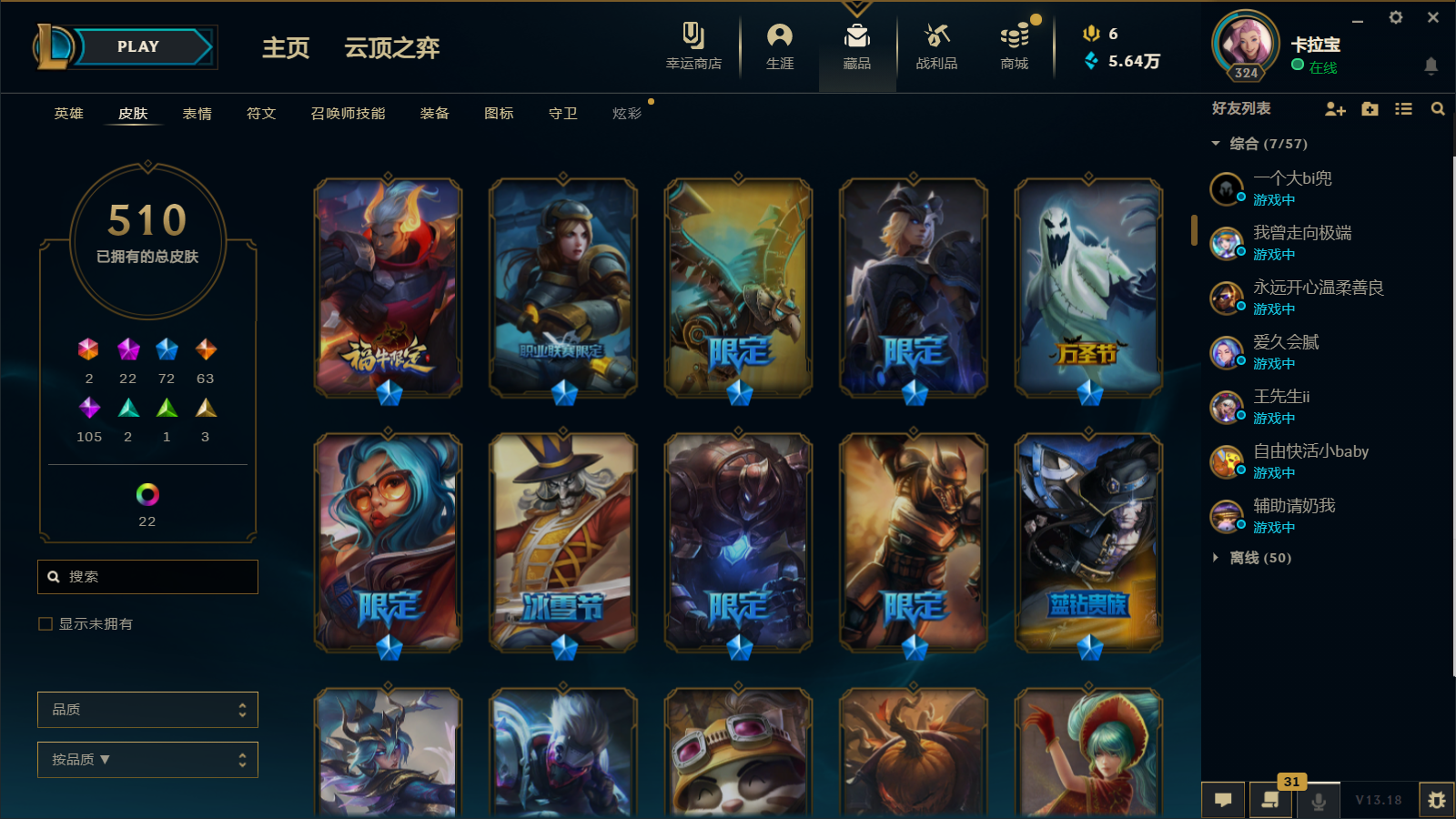
Task: Switch to the 英雄 champions tab
Action: click(68, 114)
